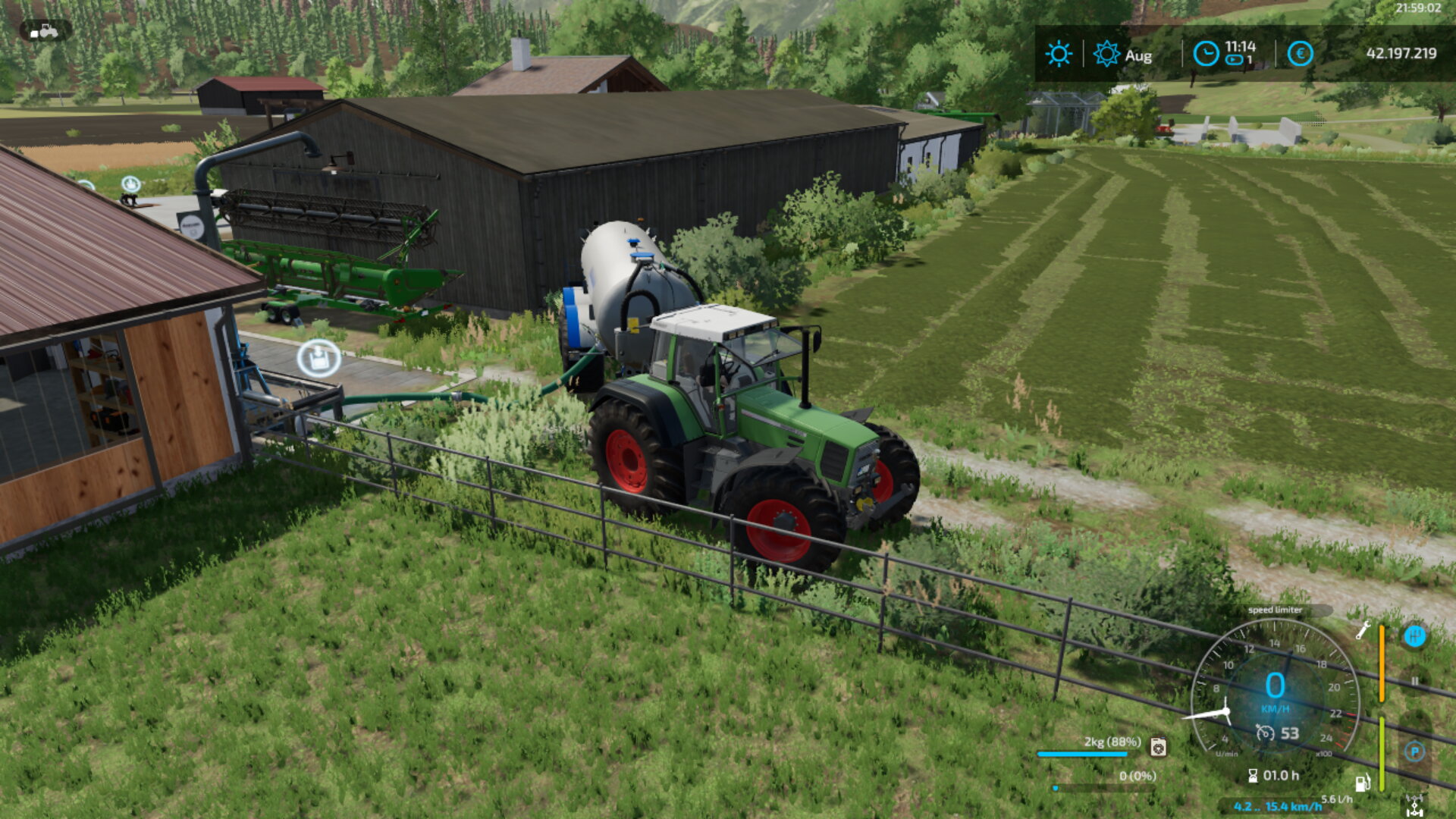The height and width of the screenshot is (819, 1456).
Task: Click the speed limiter label
Action: tap(1275, 610)
